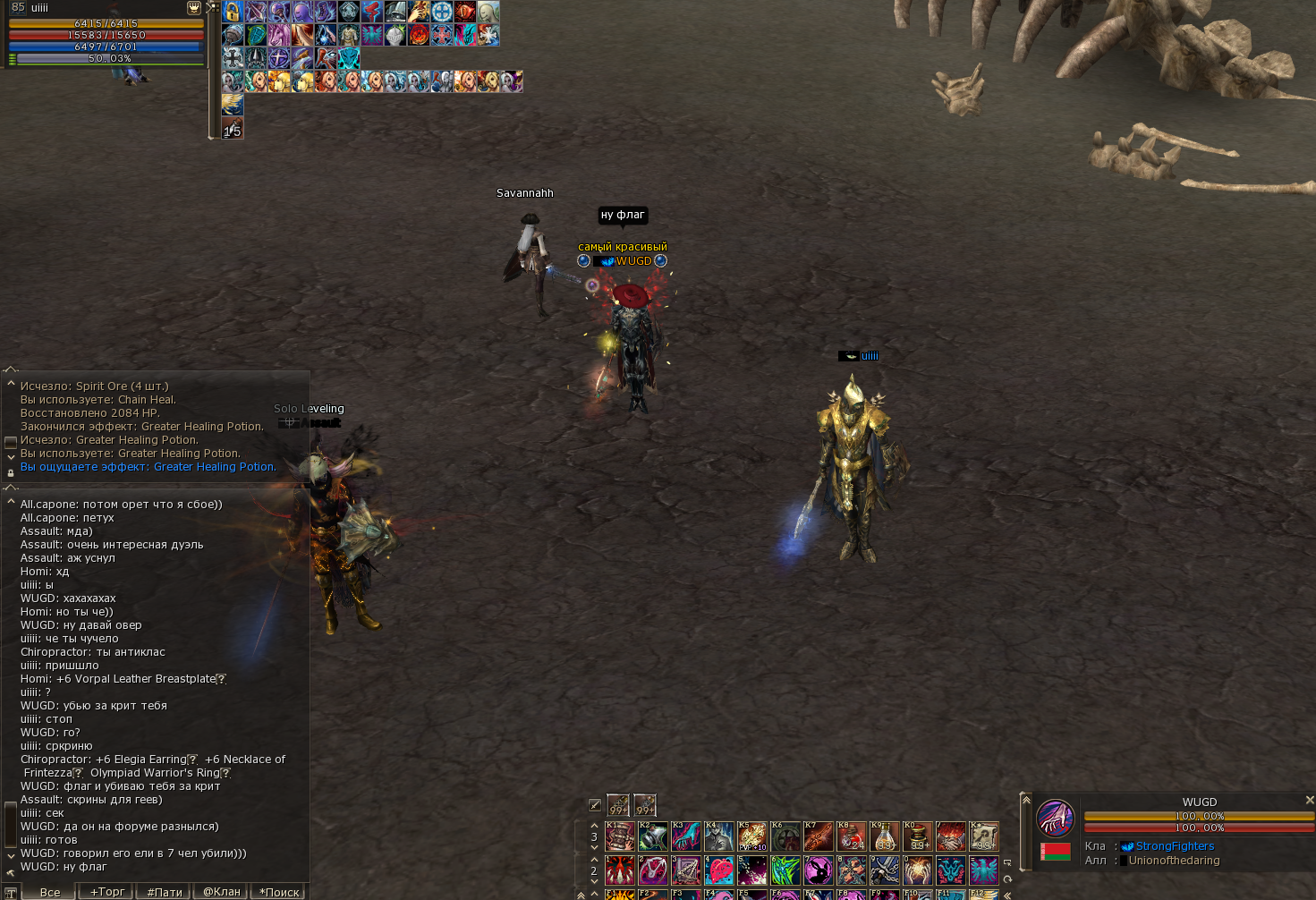Select the @Клан chat tab

point(222,891)
